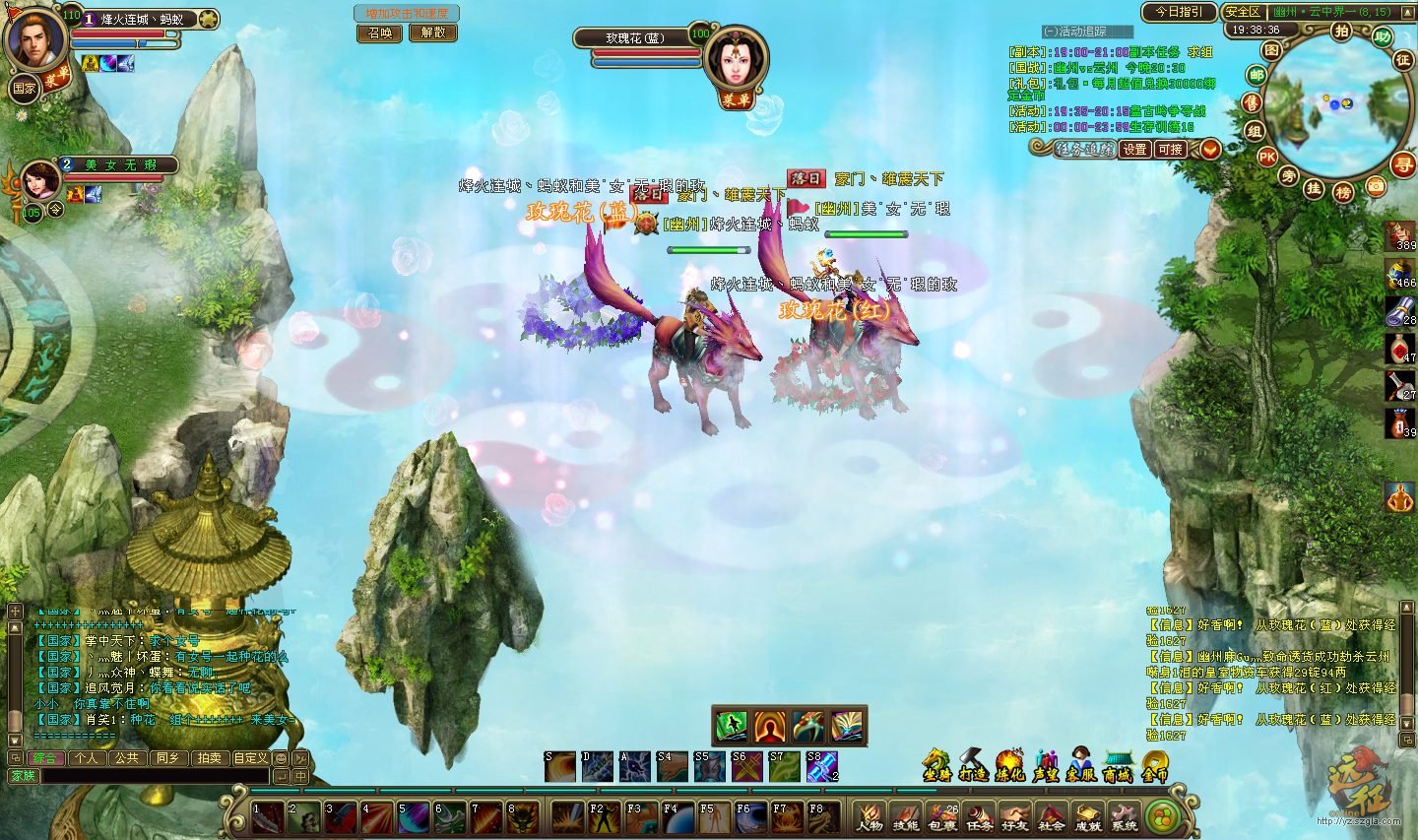Switch chat to the 个人 tab
The width and height of the screenshot is (1418, 840).
point(87,758)
